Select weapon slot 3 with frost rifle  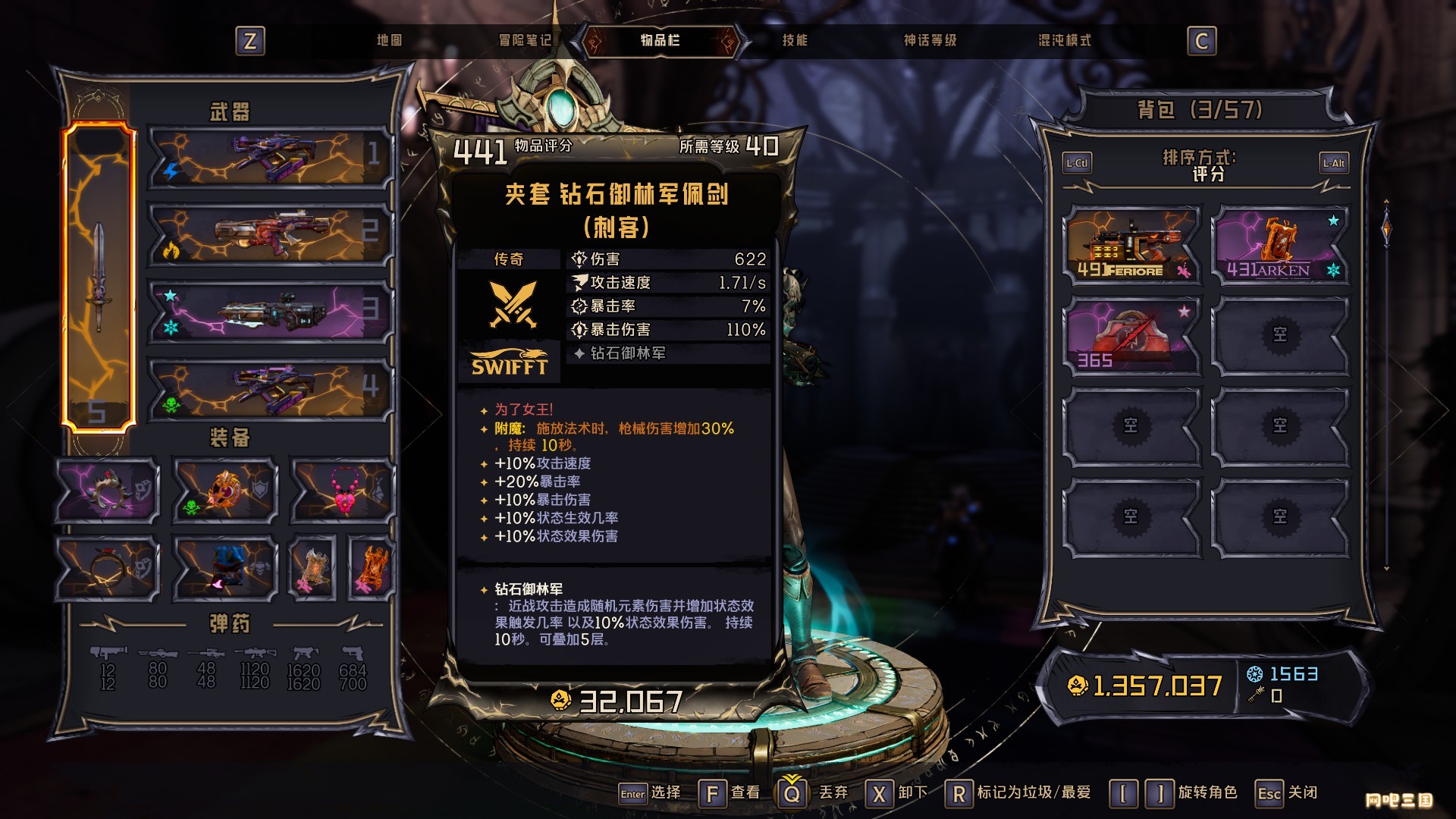(269, 312)
